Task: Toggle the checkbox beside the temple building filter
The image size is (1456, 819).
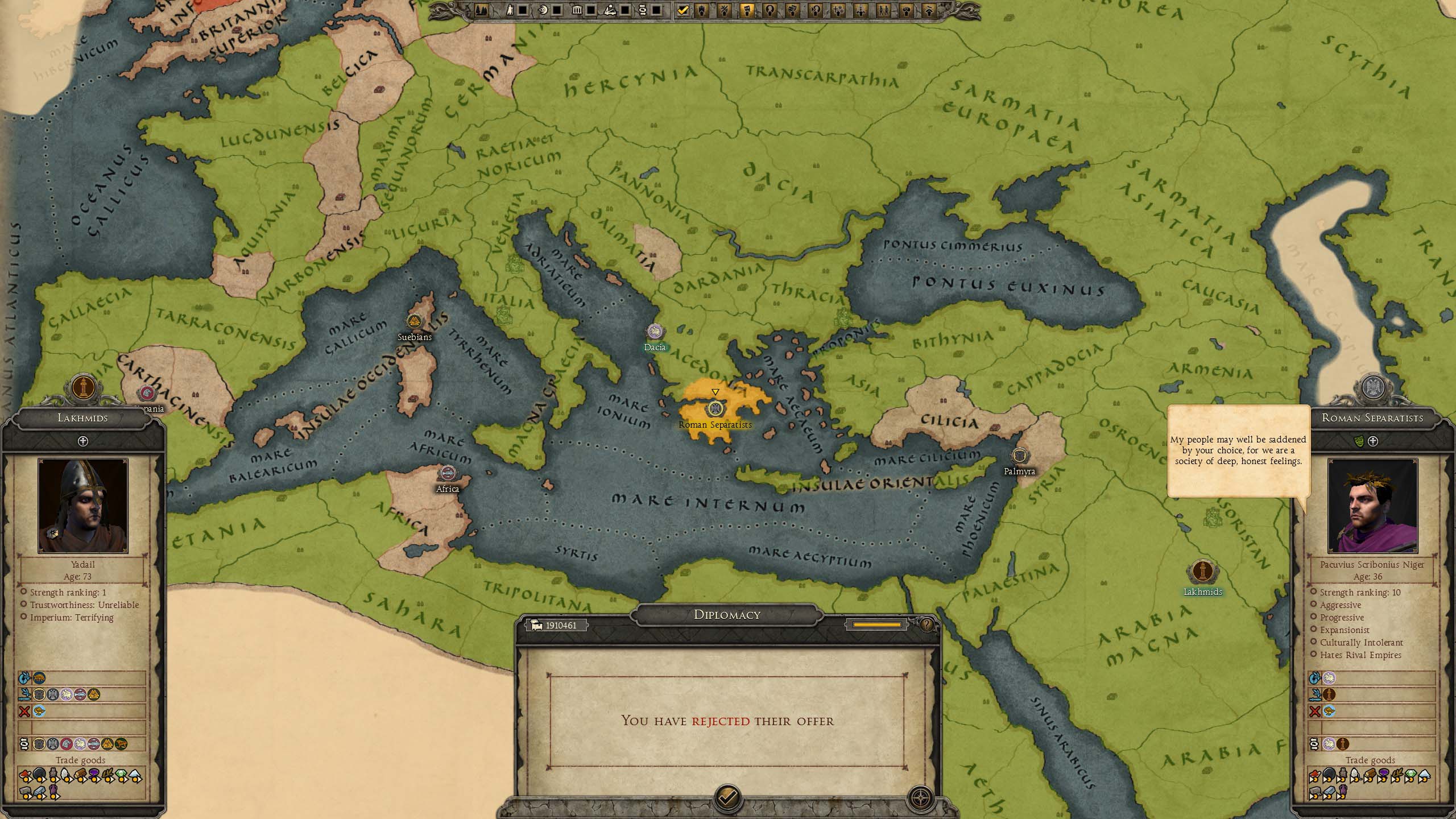Action: [591, 10]
